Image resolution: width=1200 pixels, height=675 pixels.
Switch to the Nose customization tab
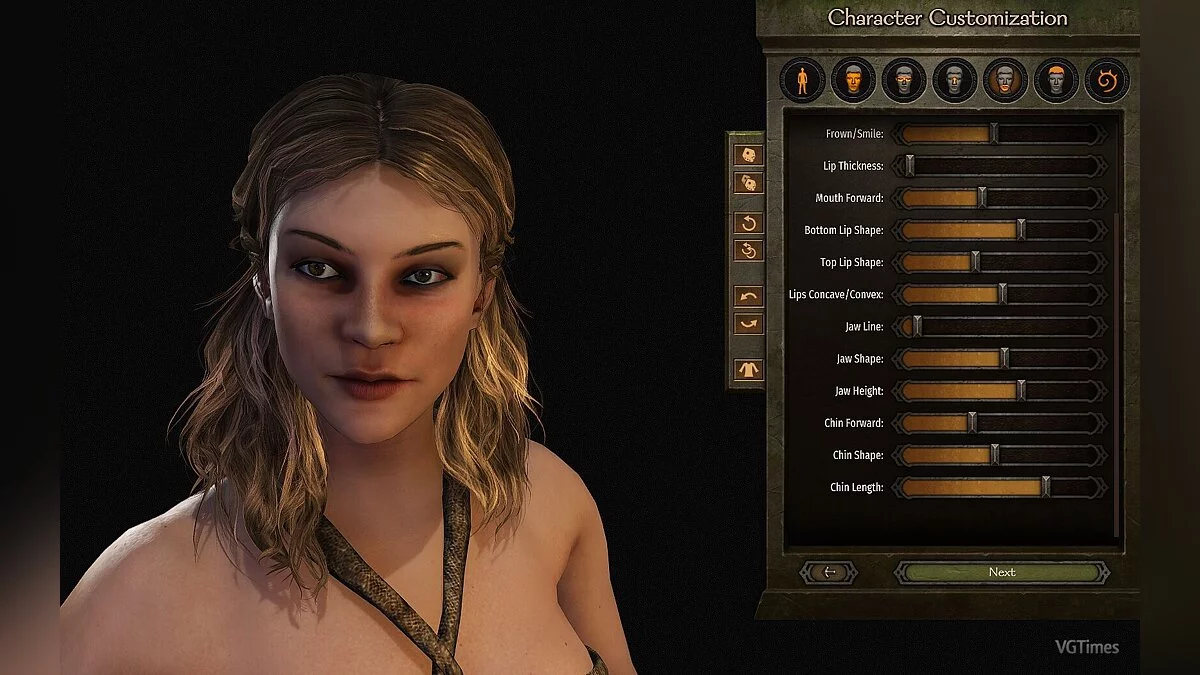tap(954, 80)
